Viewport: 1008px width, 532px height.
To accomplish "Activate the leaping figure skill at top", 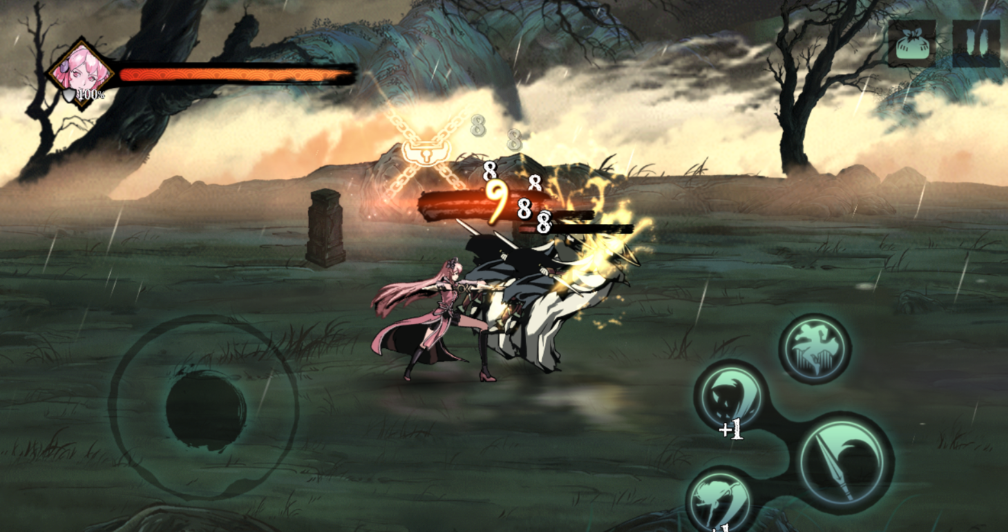I will (814, 349).
